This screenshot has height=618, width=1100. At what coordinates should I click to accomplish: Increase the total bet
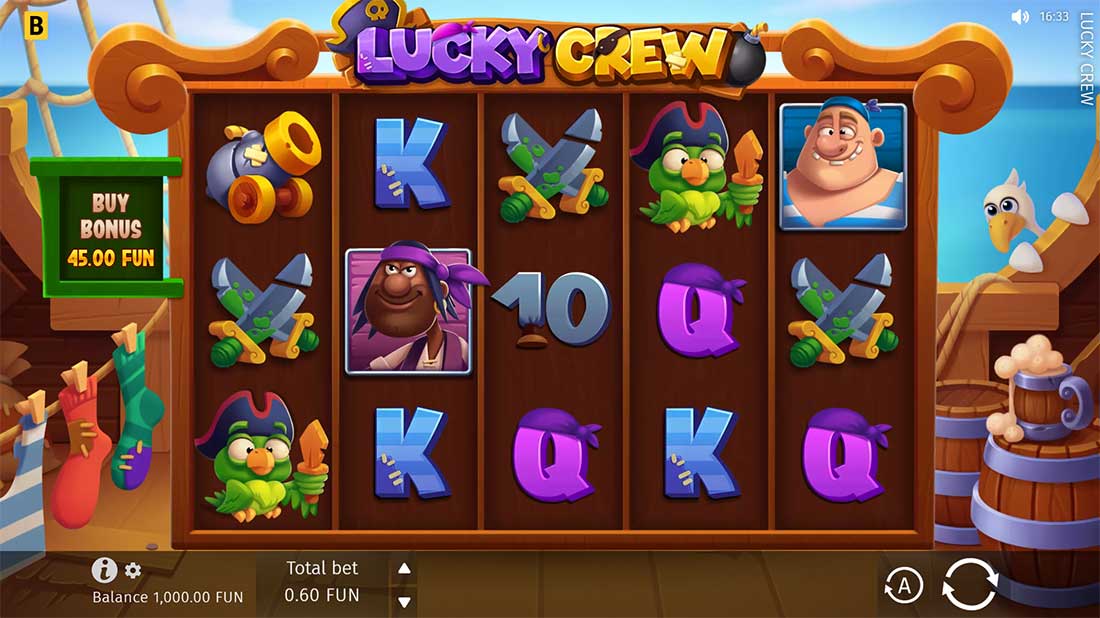click(x=404, y=569)
